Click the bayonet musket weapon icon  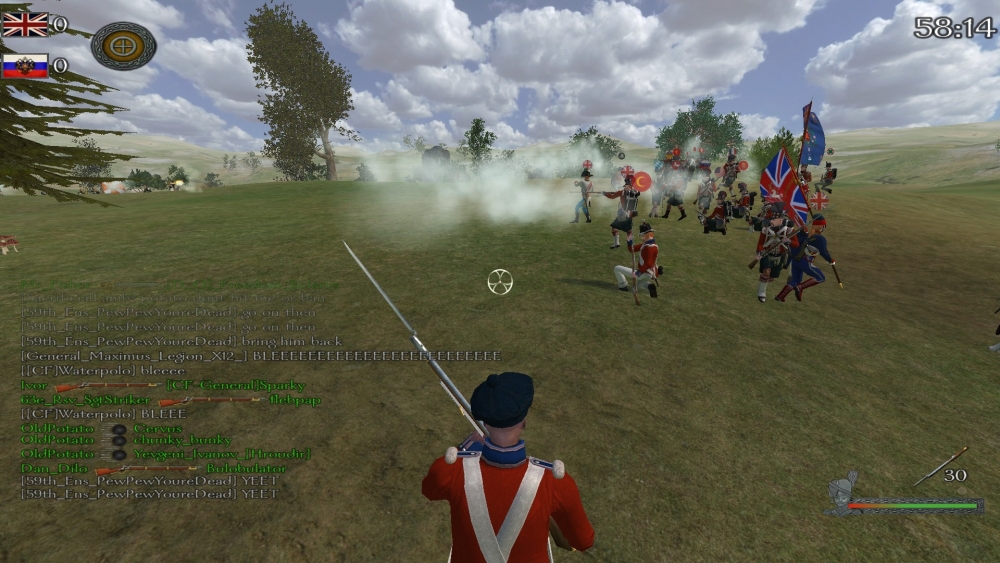(939, 468)
